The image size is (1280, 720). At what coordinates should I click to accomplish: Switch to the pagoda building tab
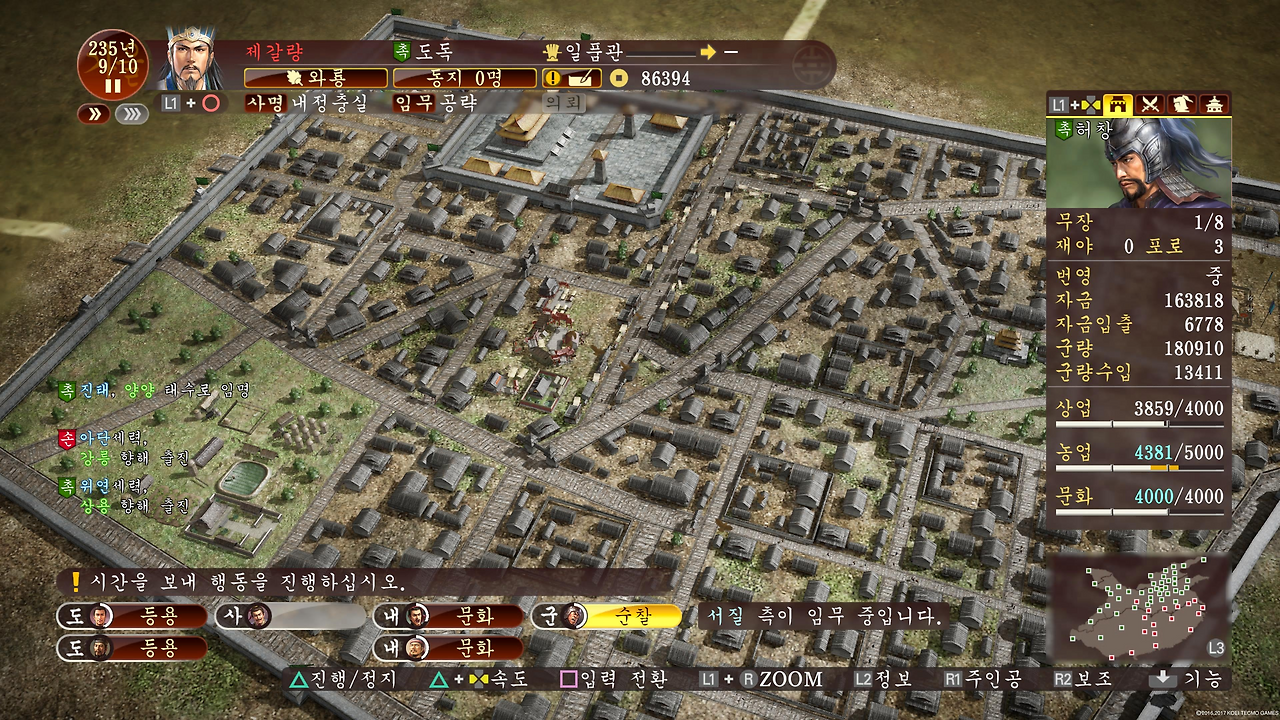point(1215,104)
